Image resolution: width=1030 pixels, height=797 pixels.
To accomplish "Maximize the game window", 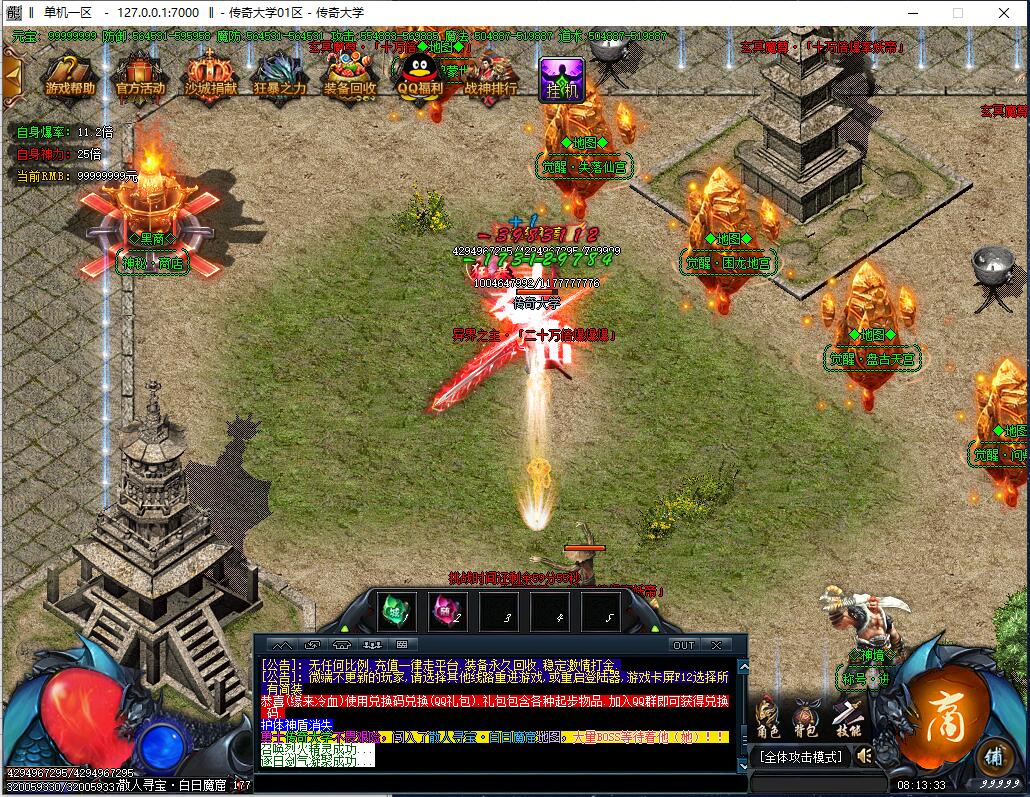I will tap(957, 13).
